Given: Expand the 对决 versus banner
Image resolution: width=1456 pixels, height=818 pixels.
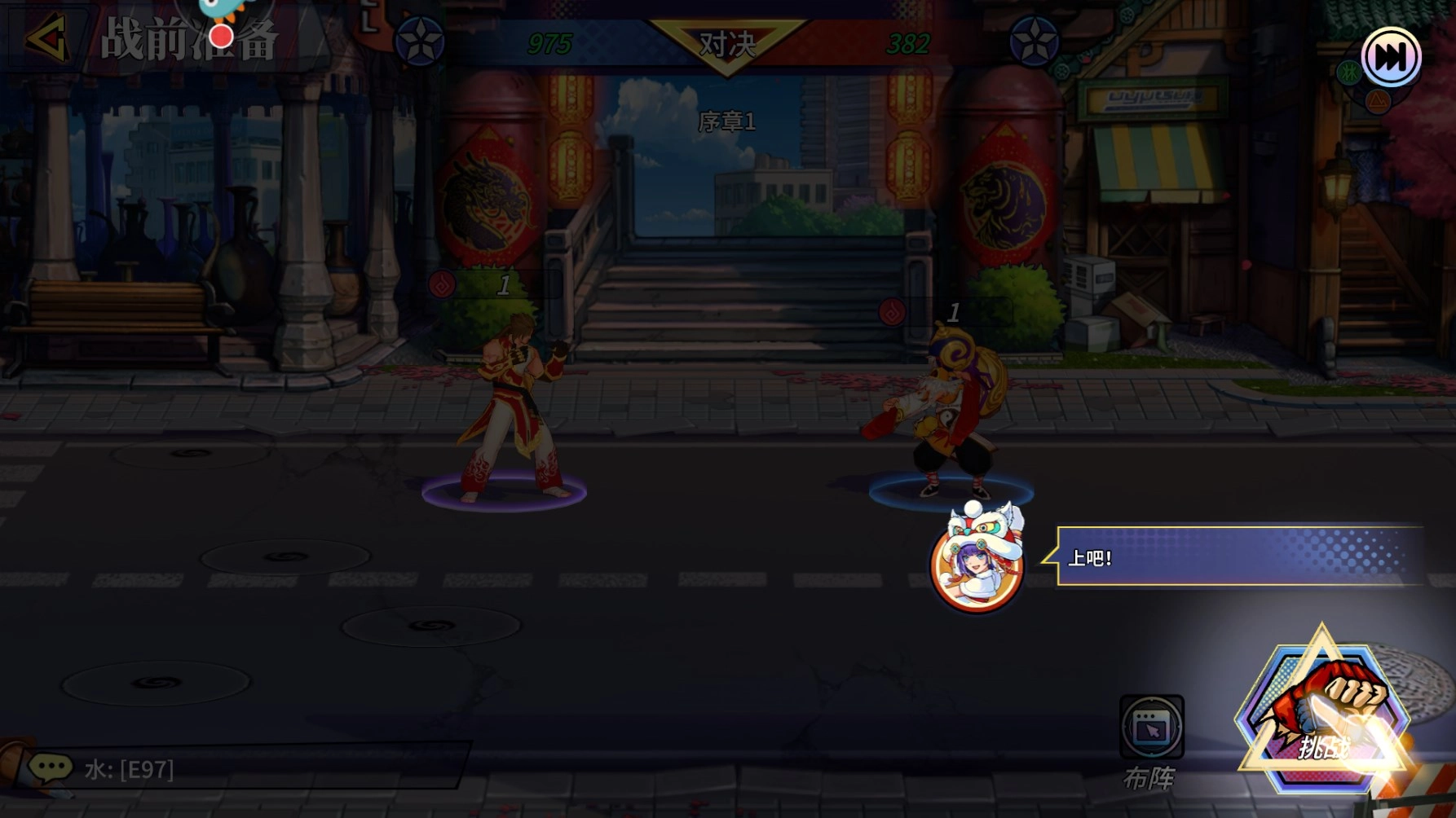Looking at the screenshot, I should coord(728,42).
